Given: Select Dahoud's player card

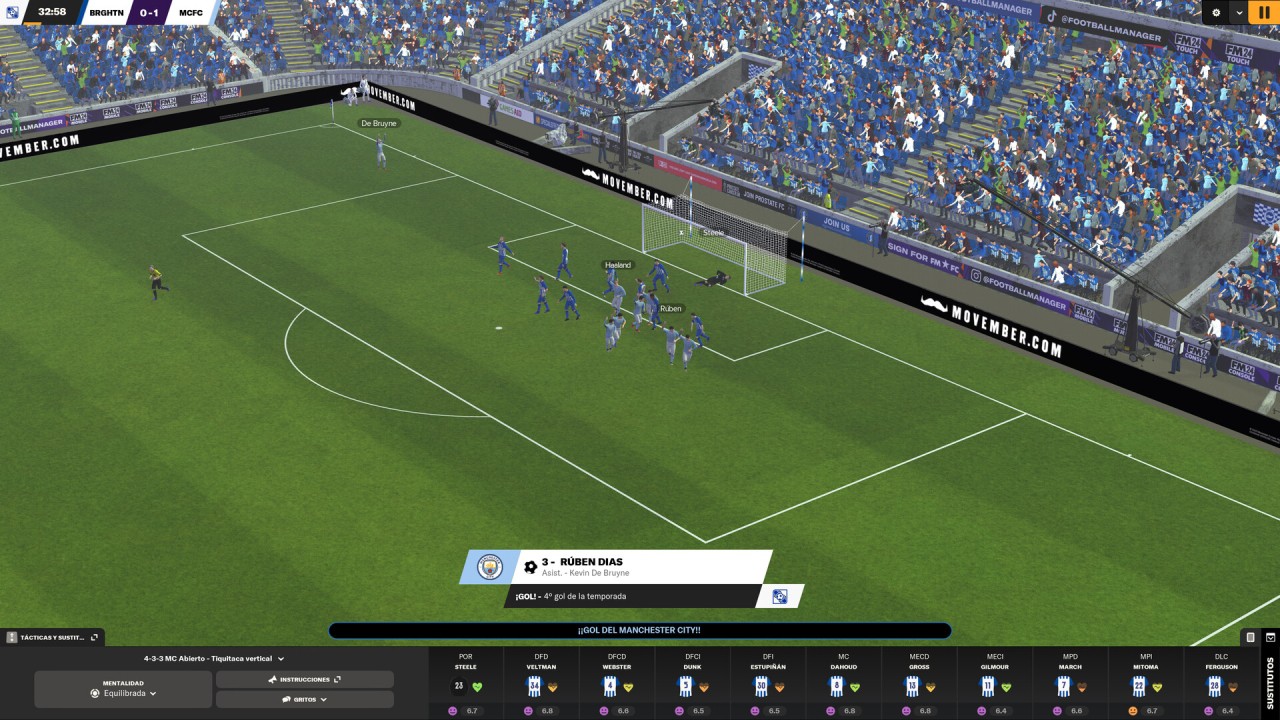Looking at the screenshot, I should pos(843,684).
